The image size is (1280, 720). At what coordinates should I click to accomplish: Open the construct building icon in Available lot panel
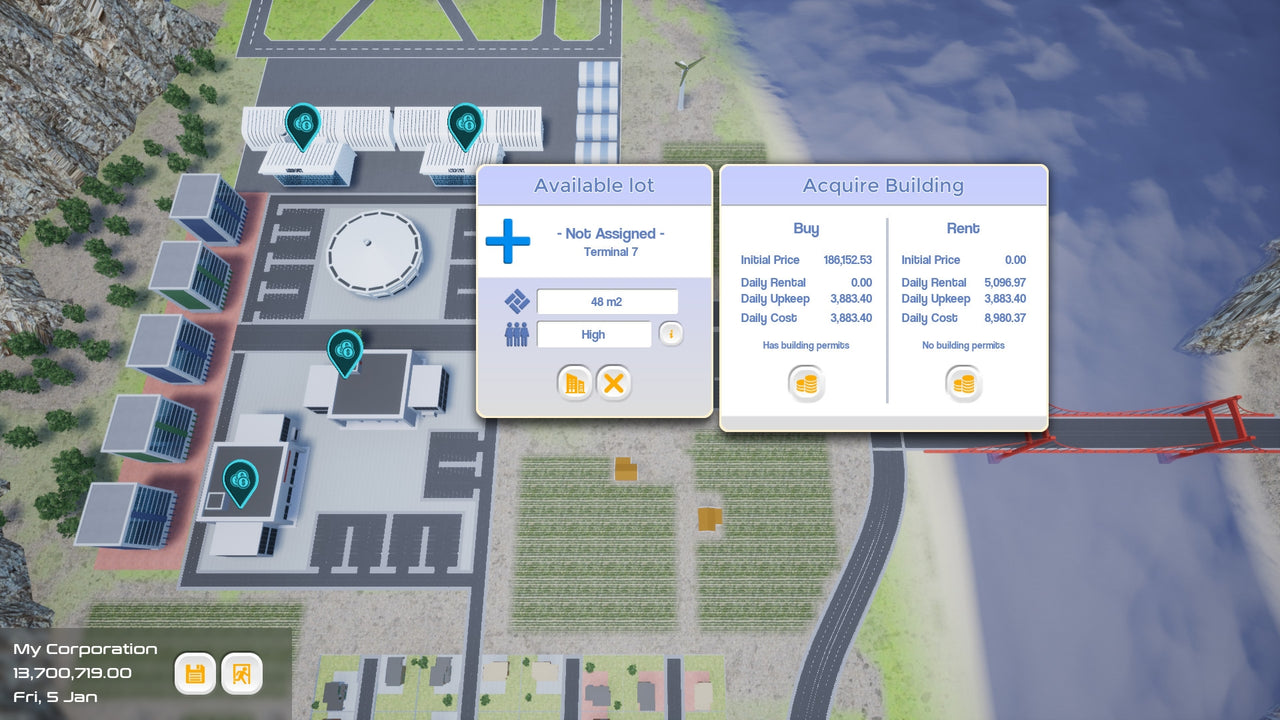coord(575,383)
